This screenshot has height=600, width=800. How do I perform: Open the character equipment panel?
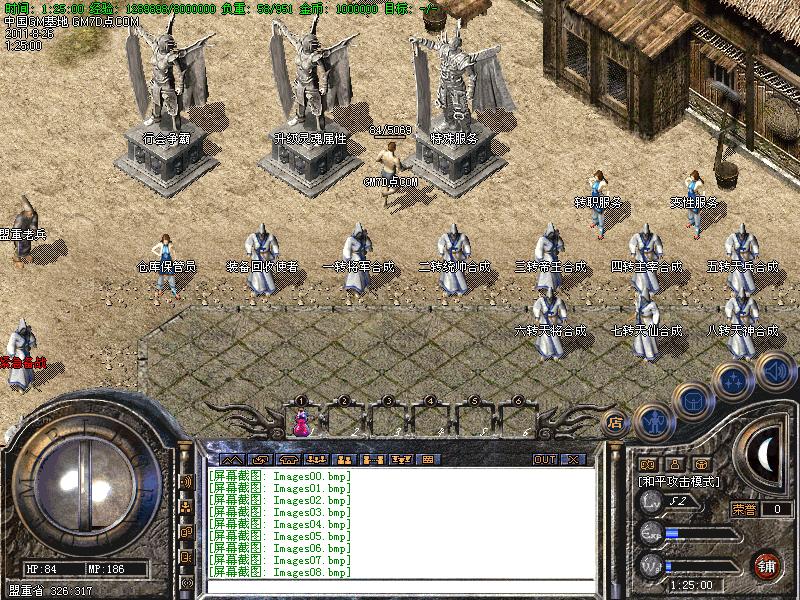pyautogui.click(x=652, y=420)
